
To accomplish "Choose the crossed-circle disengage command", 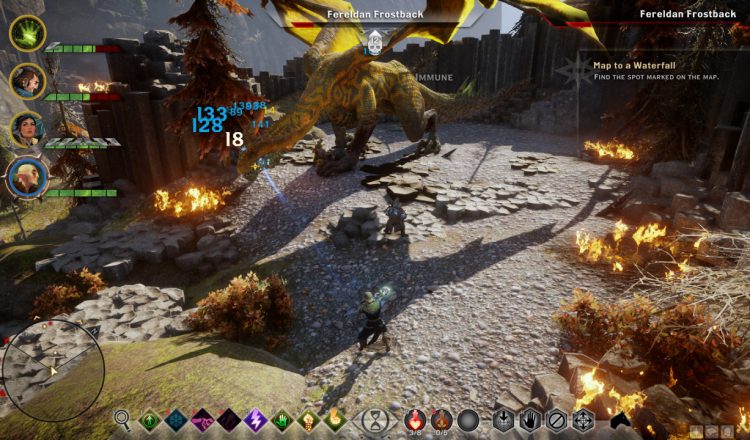I will pyautogui.click(x=557, y=420).
